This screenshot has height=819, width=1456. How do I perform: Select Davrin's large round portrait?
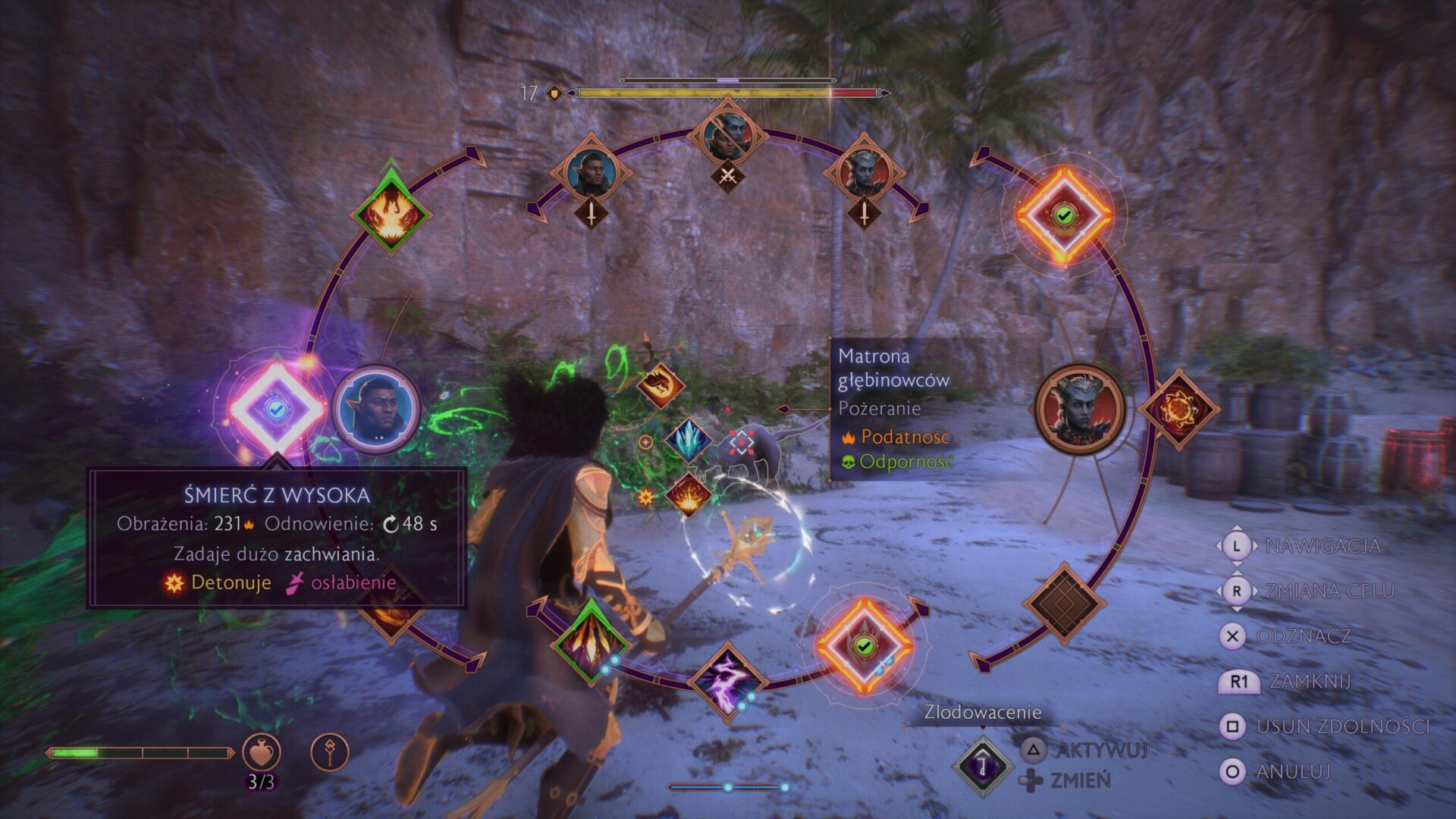[377, 409]
